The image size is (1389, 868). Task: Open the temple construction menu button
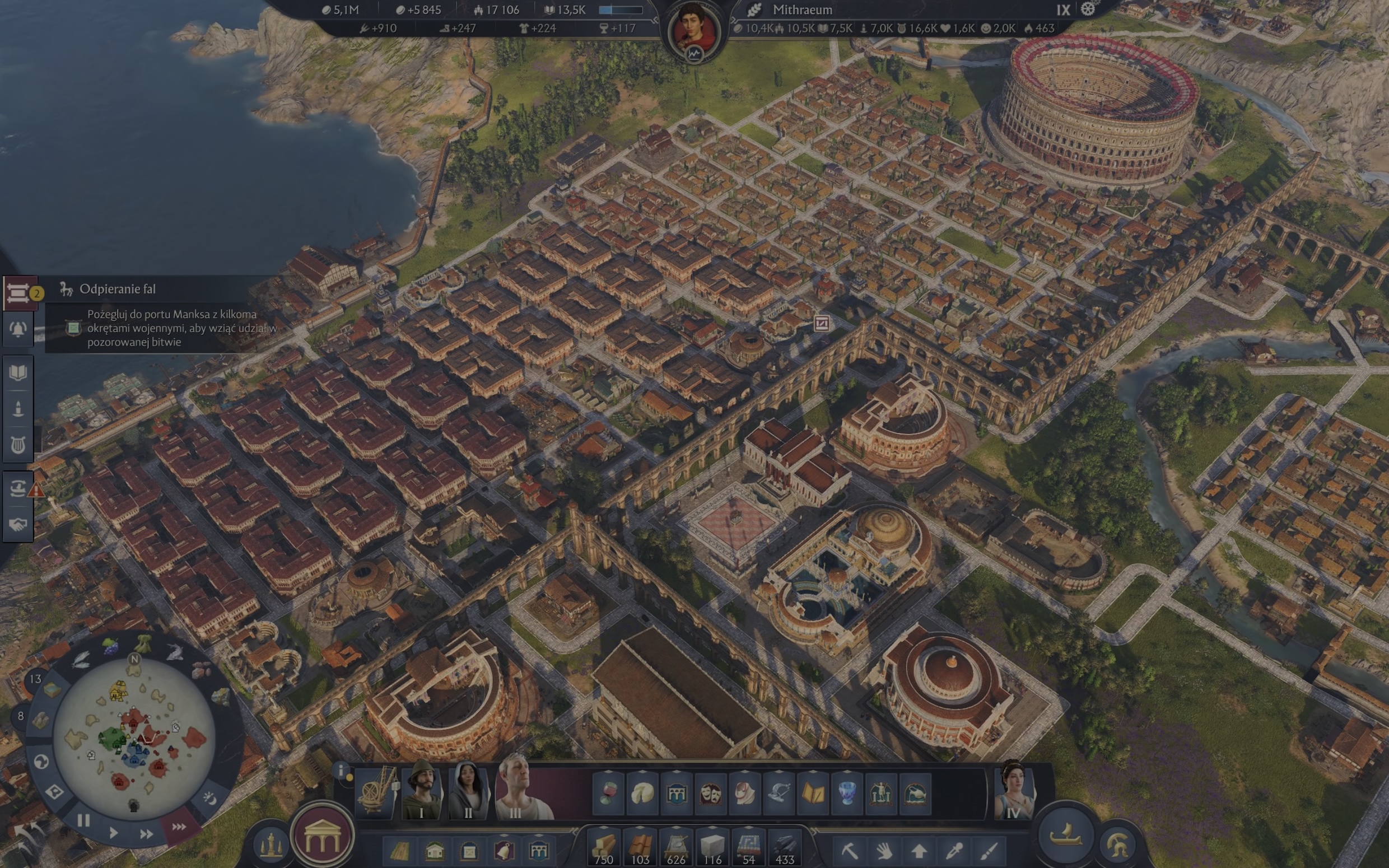pyautogui.click(x=322, y=836)
